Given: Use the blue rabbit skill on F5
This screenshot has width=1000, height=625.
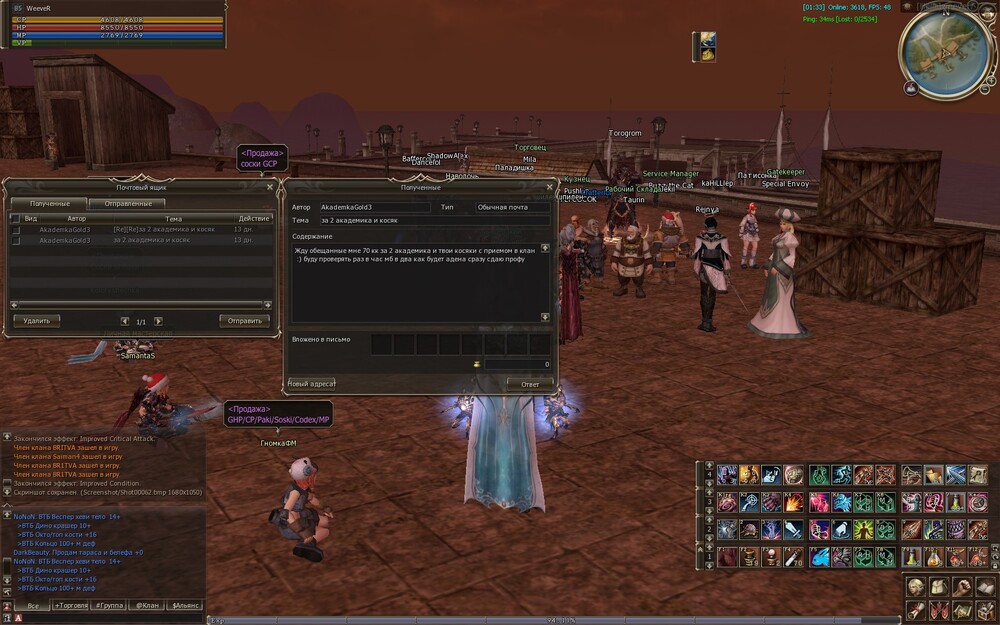Looking at the screenshot, I should (x=820, y=558).
